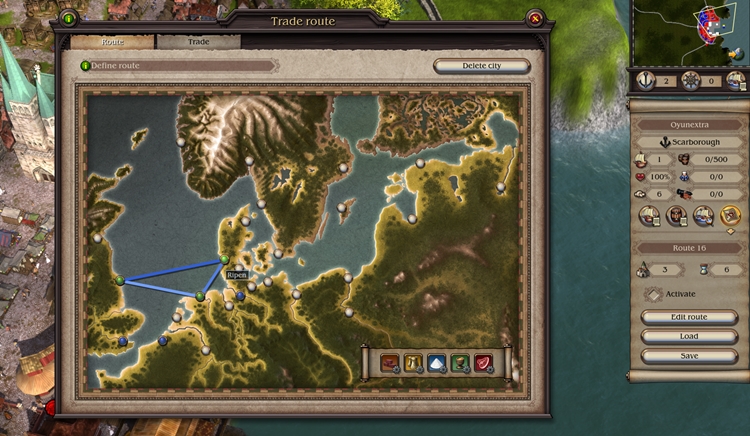Select the ship's wheel icon above convoy panel
This screenshot has height=436, width=750.
(x=690, y=81)
